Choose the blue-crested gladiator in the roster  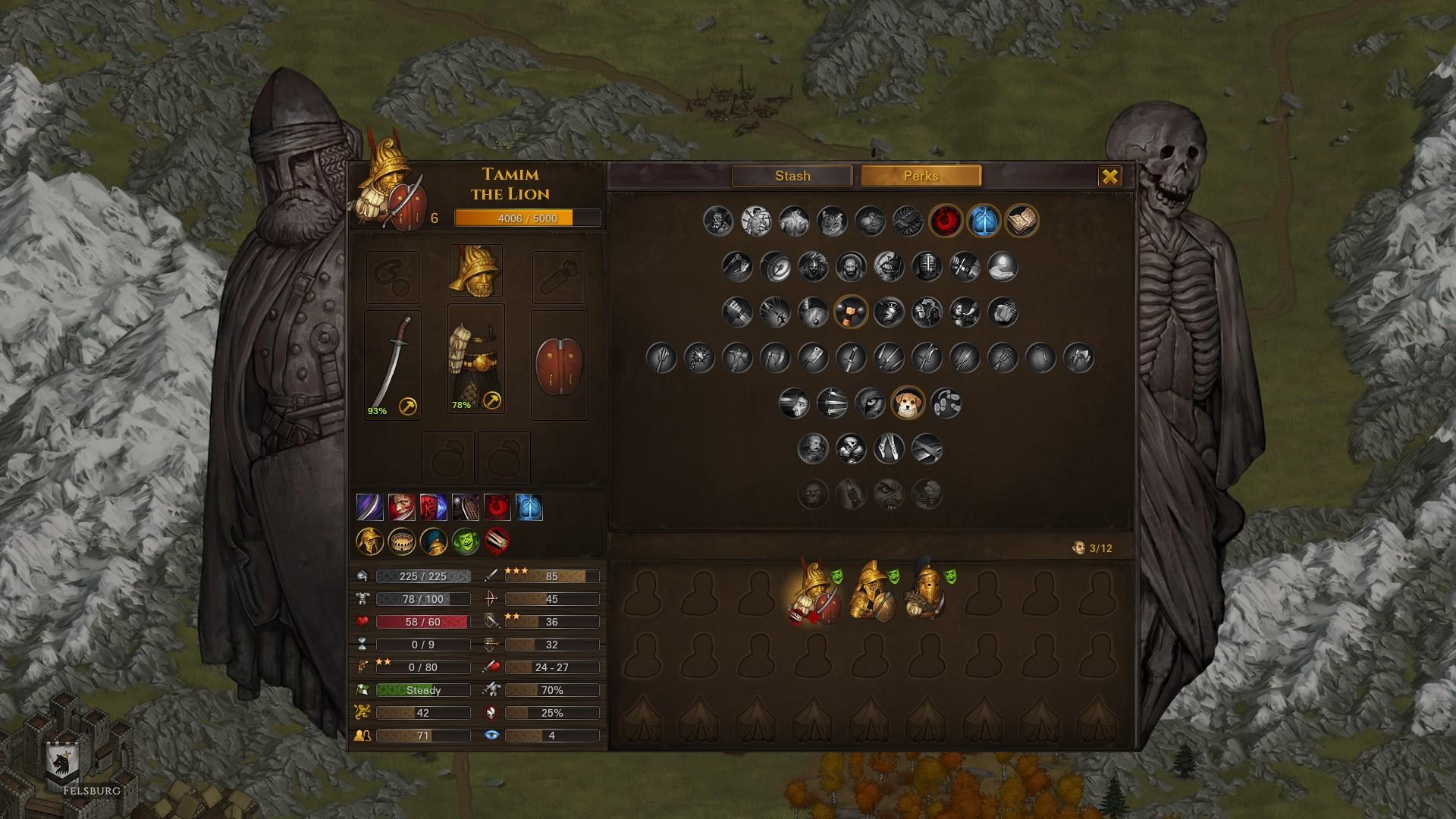[927, 595]
